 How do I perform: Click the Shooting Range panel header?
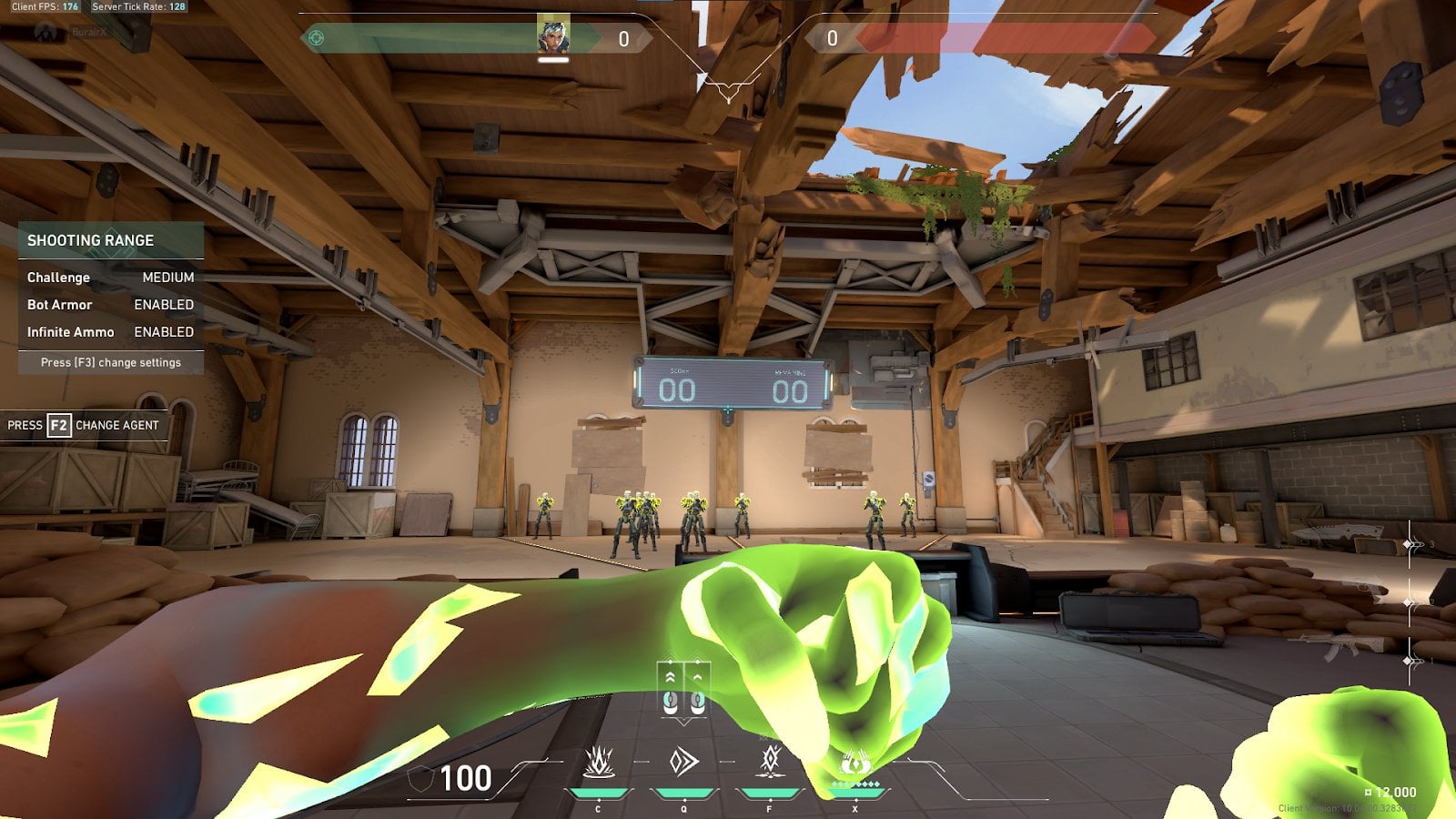[x=110, y=240]
